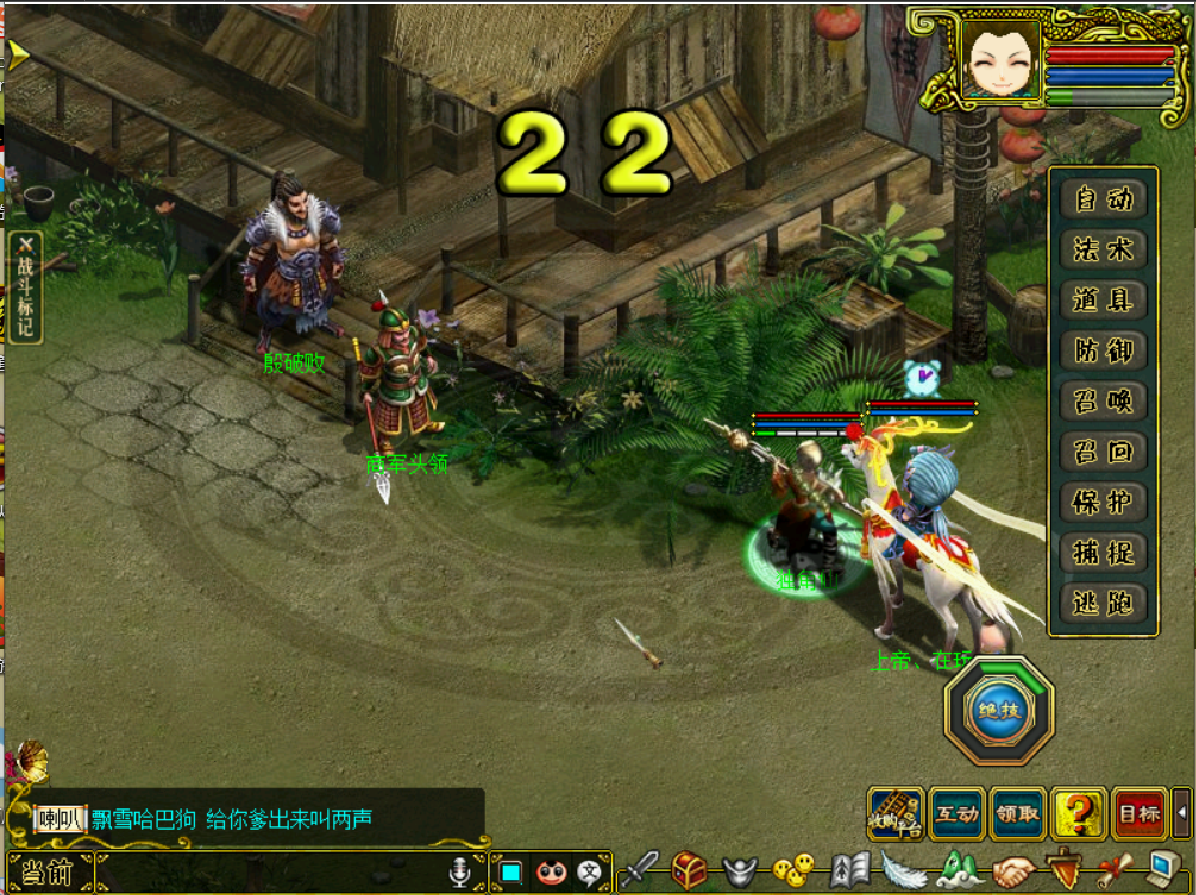
Task: Enable 自动 auto-battle mode
Action: (x=1104, y=199)
